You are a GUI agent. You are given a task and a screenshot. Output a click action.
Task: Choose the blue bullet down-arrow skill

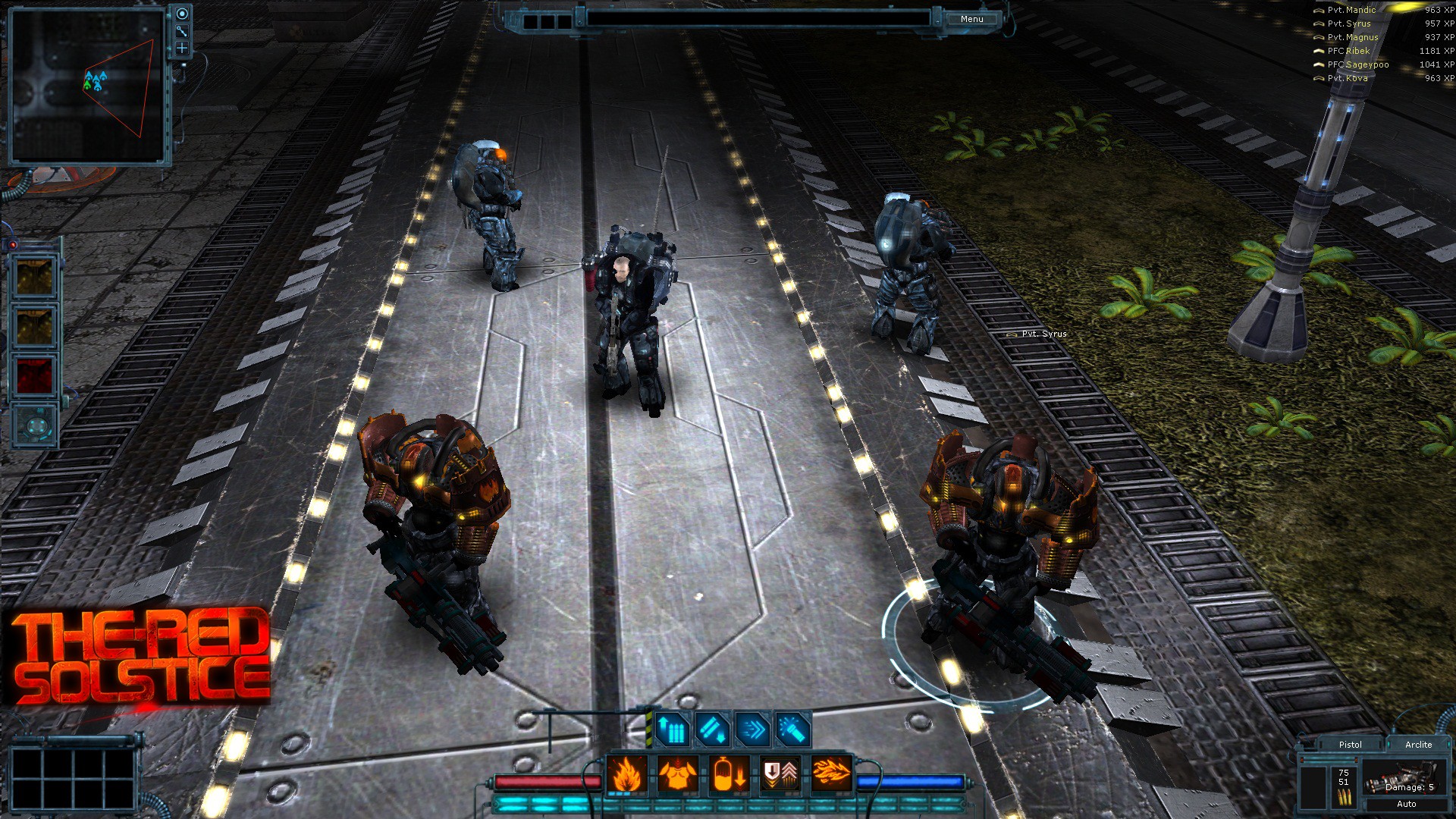click(x=712, y=730)
